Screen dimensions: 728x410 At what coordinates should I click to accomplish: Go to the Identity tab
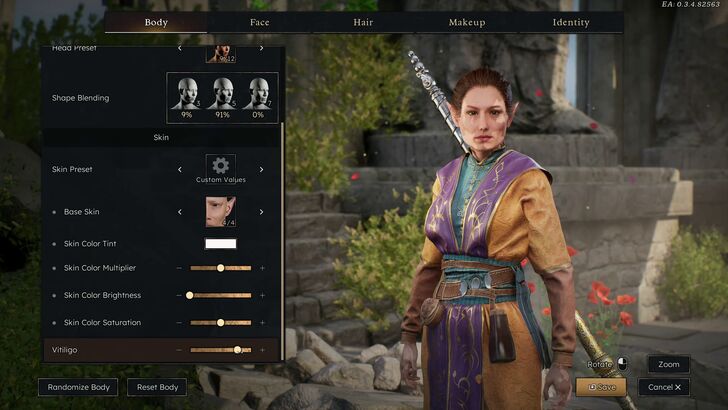[x=571, y=22]
